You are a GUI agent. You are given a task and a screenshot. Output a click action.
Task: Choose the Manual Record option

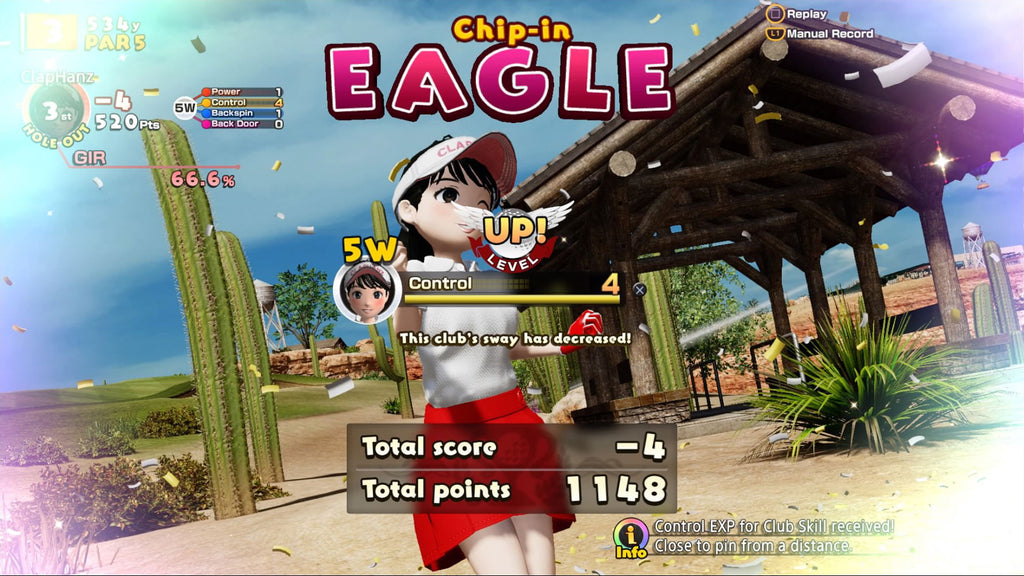pyautogui.click(x=829, y=33)
